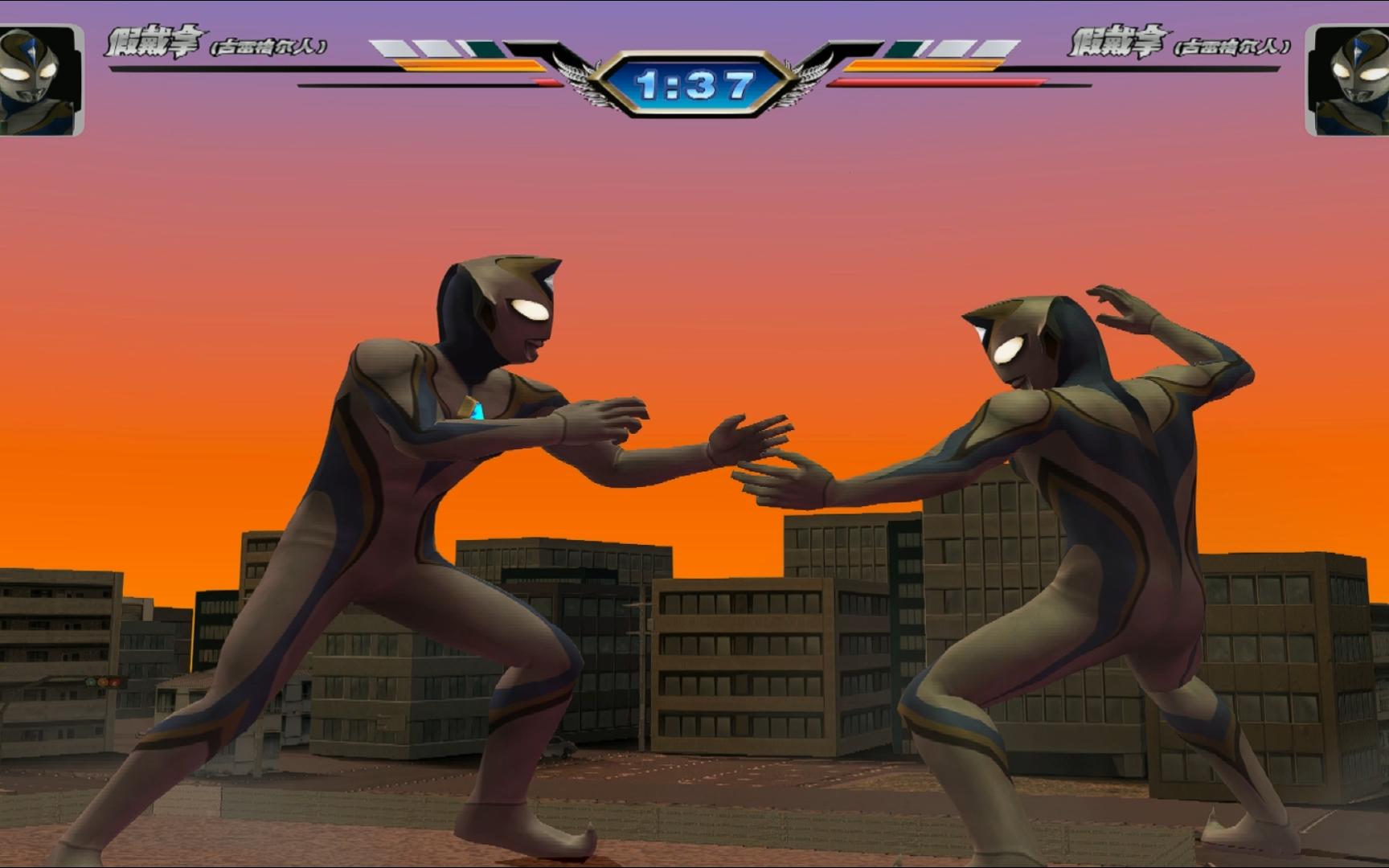This screenshot has width=1389, height=868.
Task: Select player two's character portrait
Action: tap(1348, 80)
